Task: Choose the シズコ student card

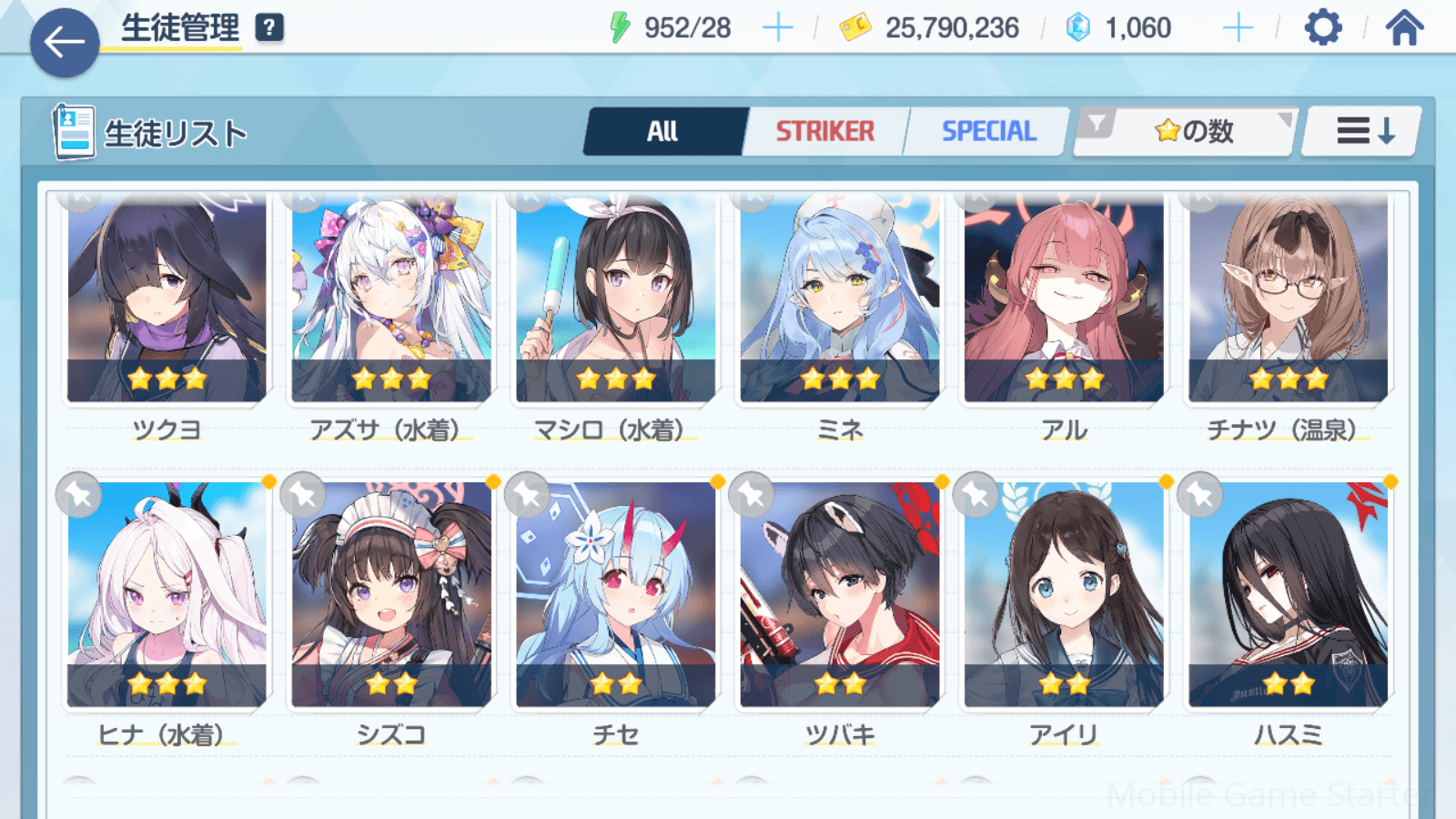Action: click(391, 596)
